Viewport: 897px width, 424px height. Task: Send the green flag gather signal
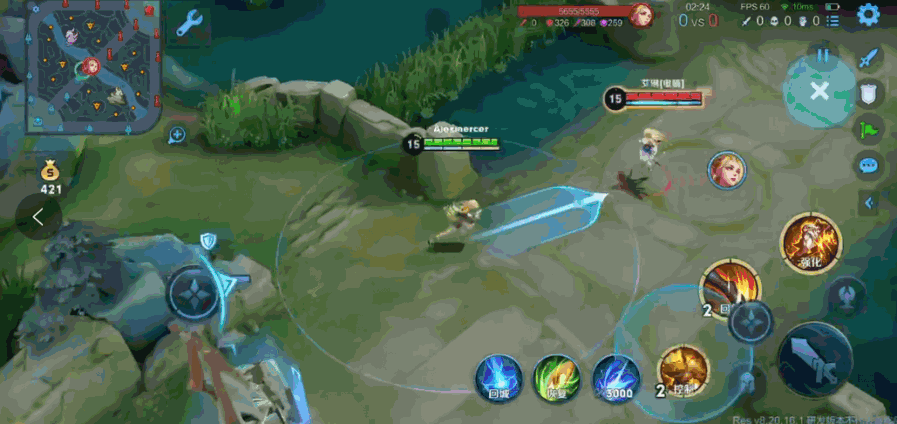coord(869,128)
